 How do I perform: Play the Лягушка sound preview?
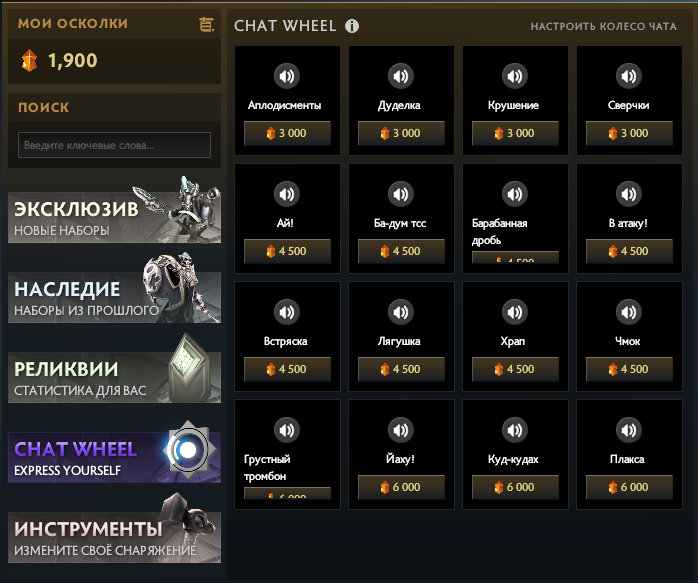click(401, 311)
